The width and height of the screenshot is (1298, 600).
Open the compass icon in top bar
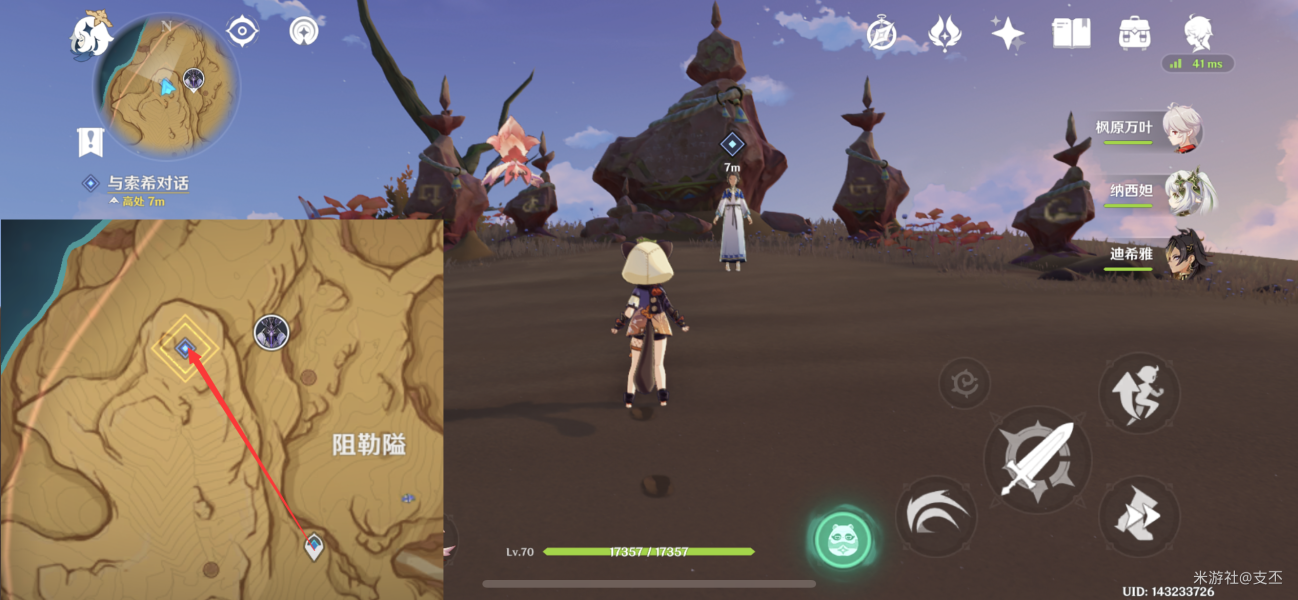click(x=881, y=35)
